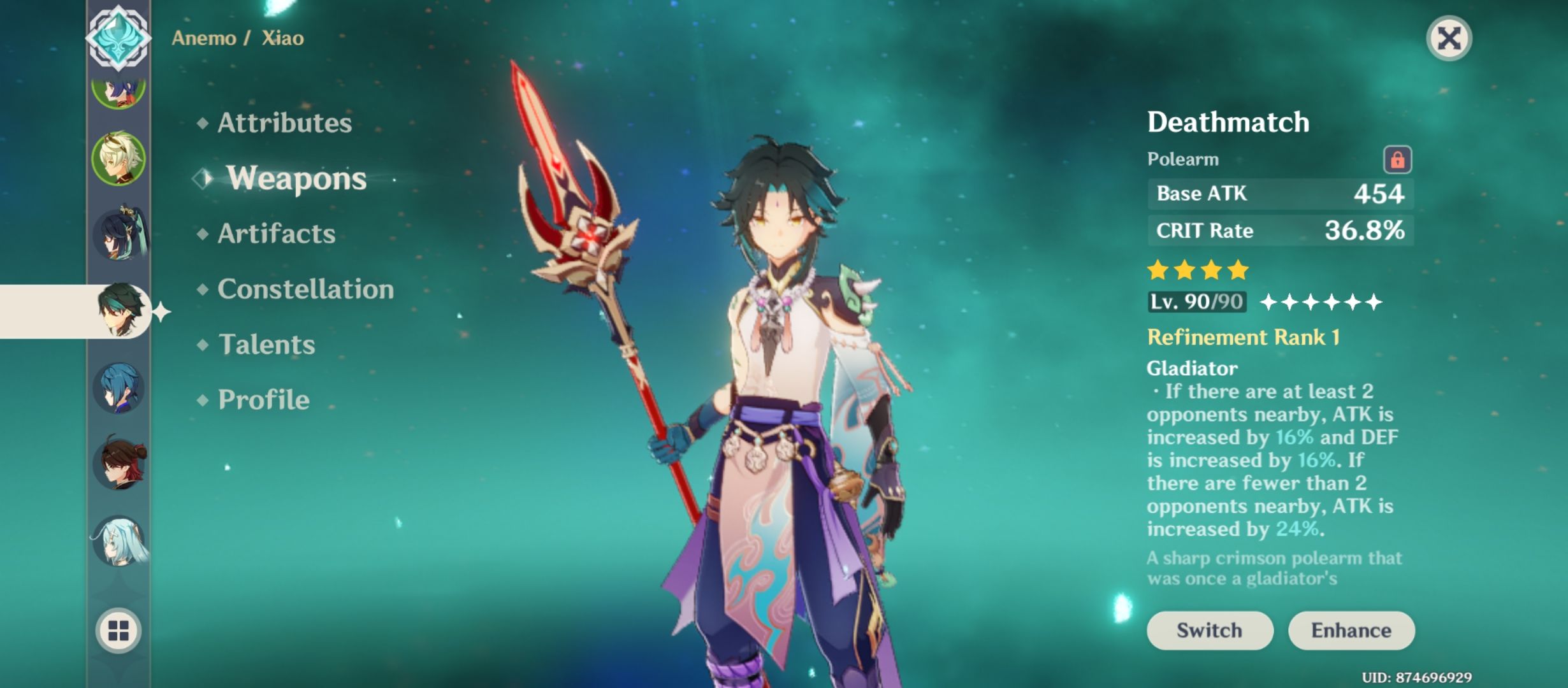Image resolution: width=1568 pixels, height=688 pixels.
Task: Toggle the weapon lock icon
Action: [x=1397, y=158]
